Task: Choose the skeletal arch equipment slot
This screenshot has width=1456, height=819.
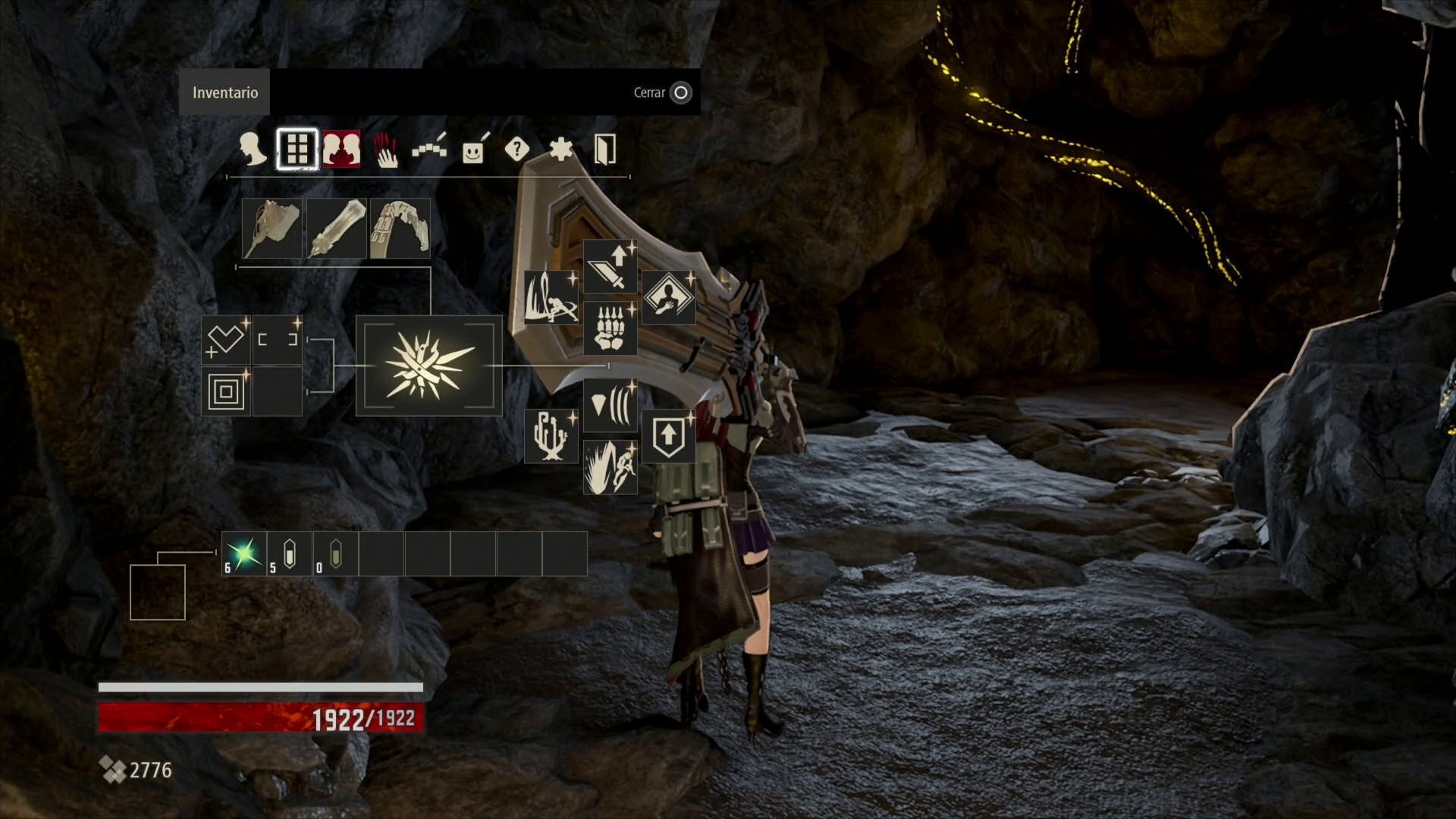Action: 400,228
